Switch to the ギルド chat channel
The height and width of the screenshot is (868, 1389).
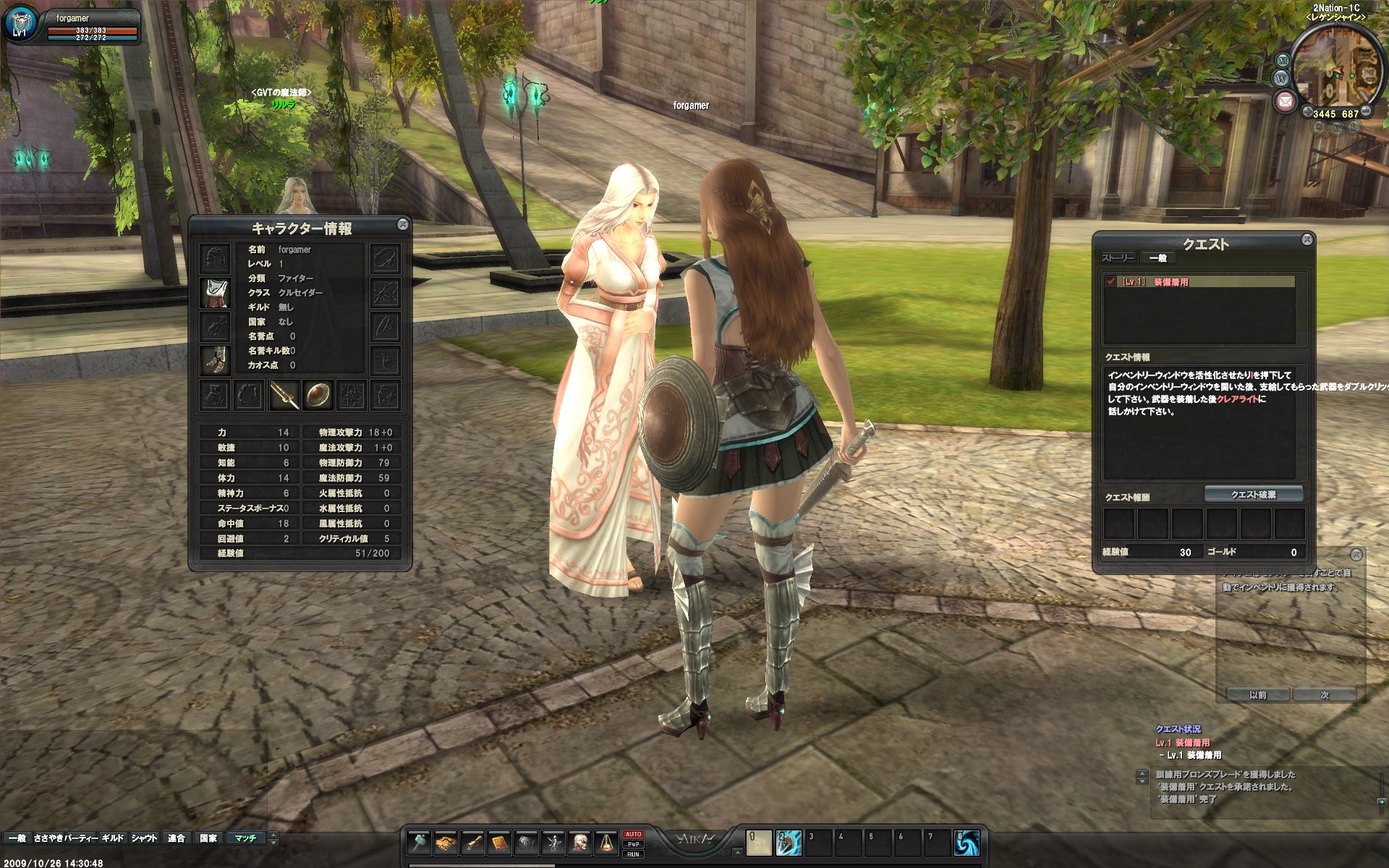(x=113, y=838)
